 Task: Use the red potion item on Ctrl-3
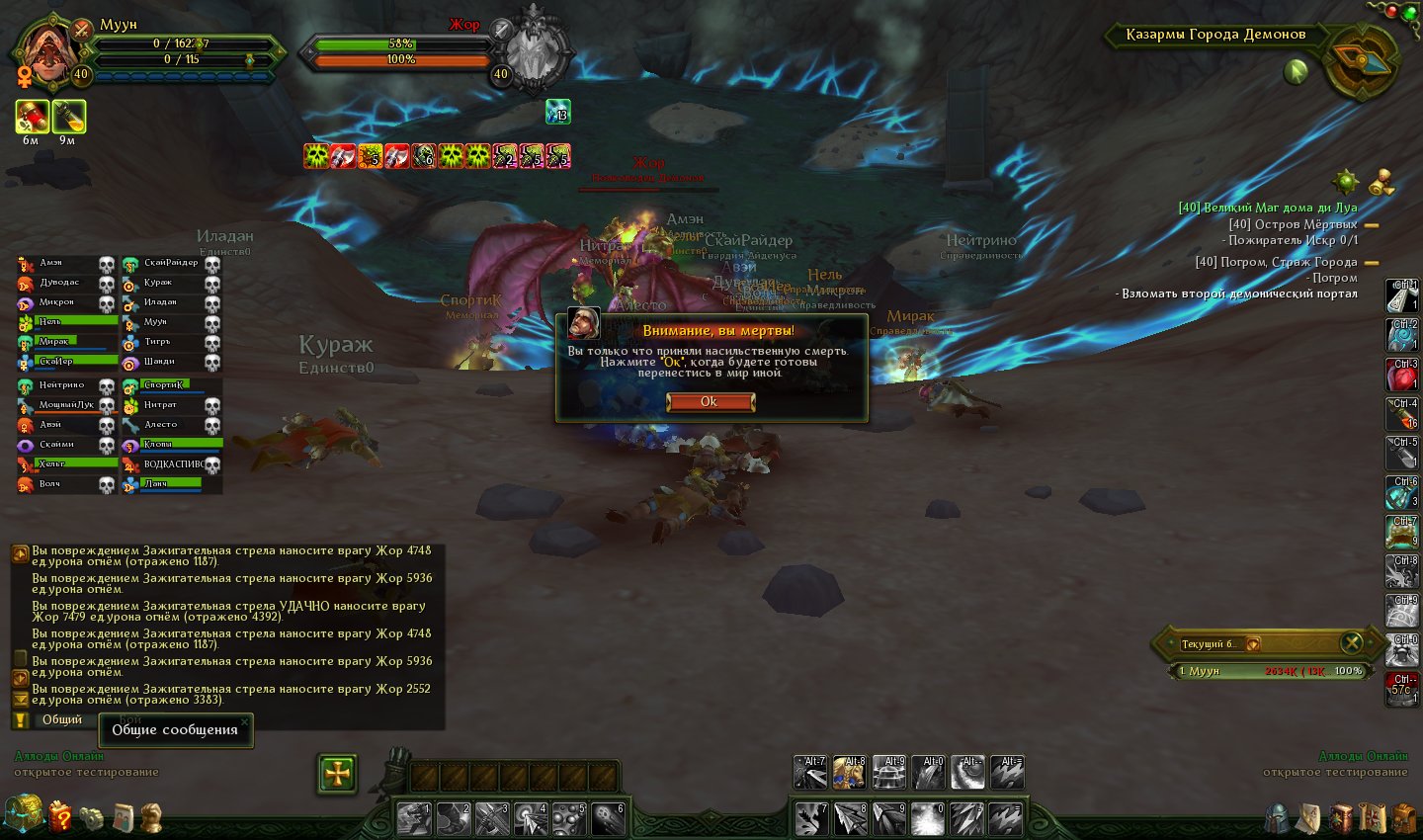pos(1401,376)
